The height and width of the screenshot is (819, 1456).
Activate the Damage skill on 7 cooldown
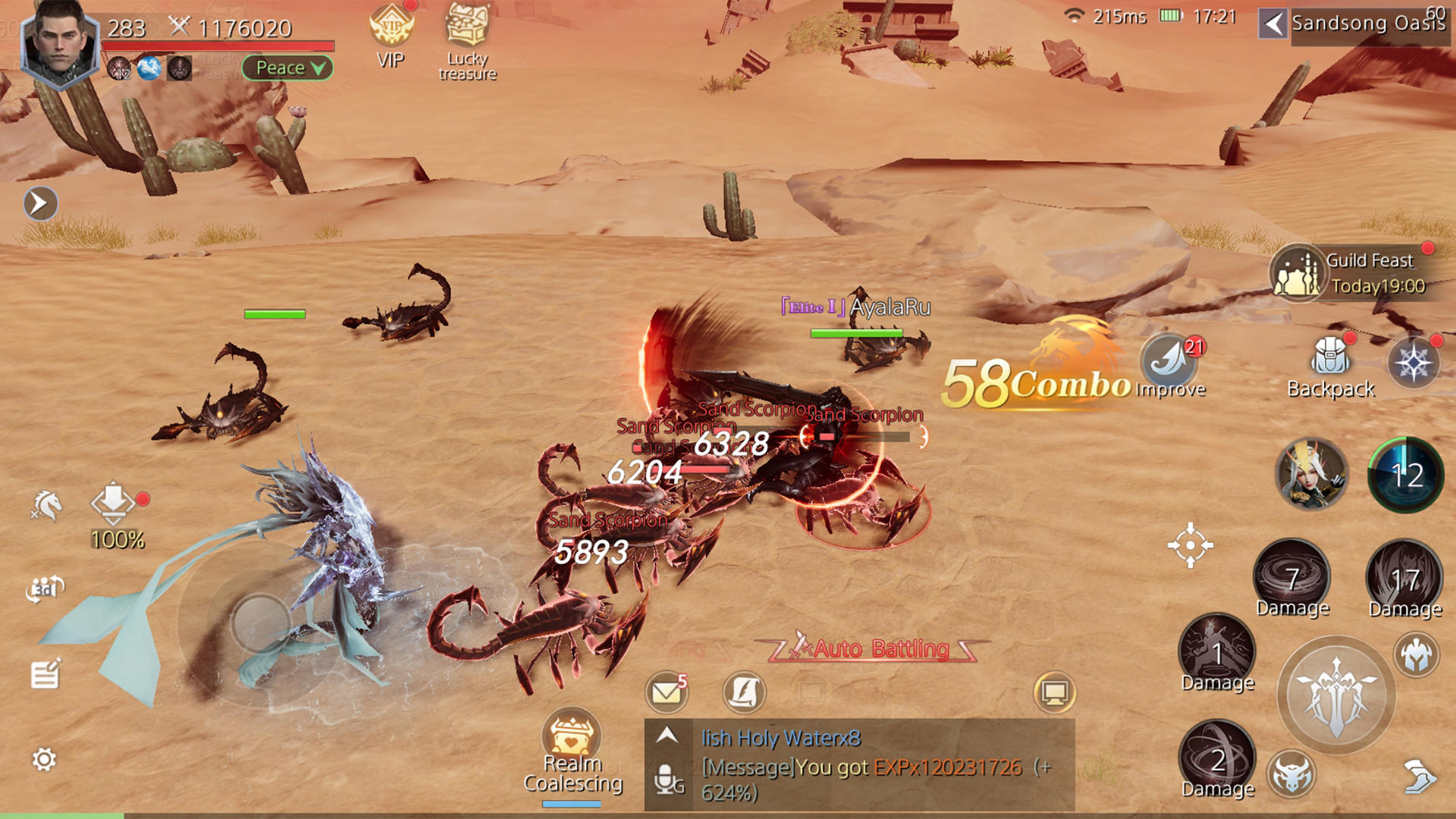click(x=1292, y=576)
